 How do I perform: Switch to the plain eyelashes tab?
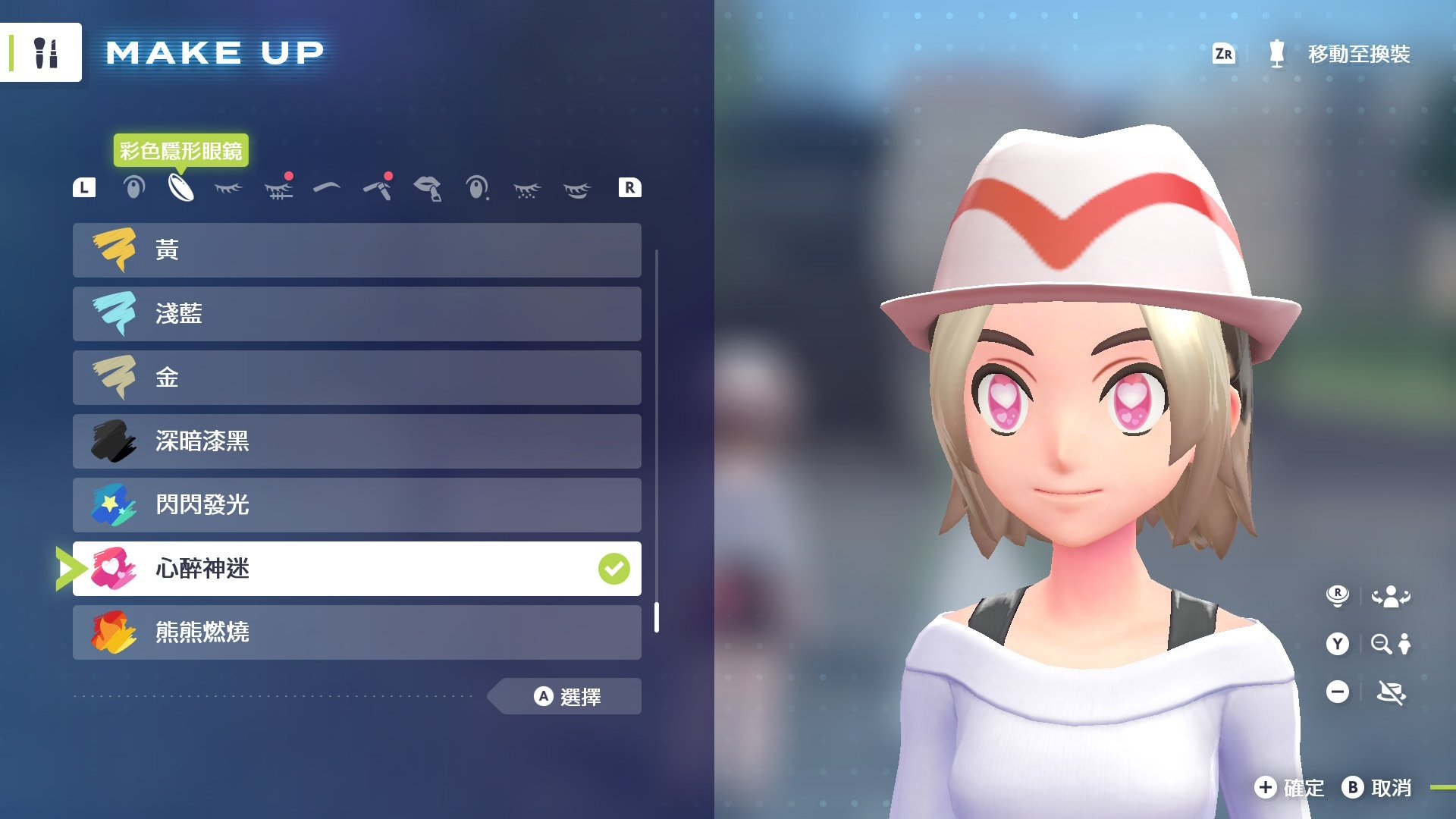(x=228, y=188)
